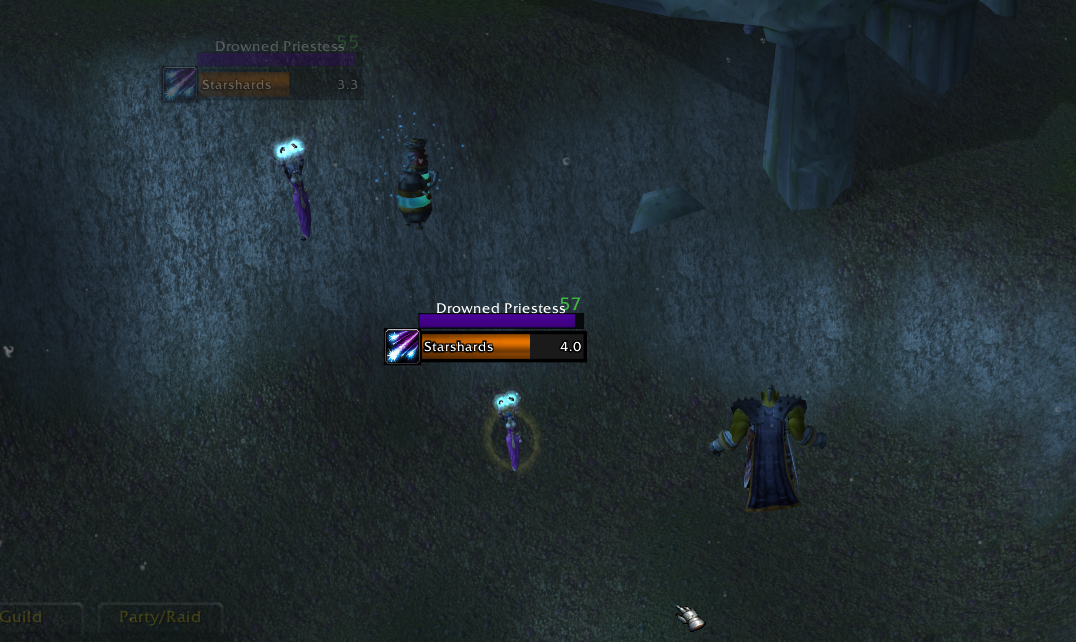Target the level 57 Drowned Priestess nameplate
Image resolution: width=1076 pixels, height=642 pixels.
(x=499, y=320)
